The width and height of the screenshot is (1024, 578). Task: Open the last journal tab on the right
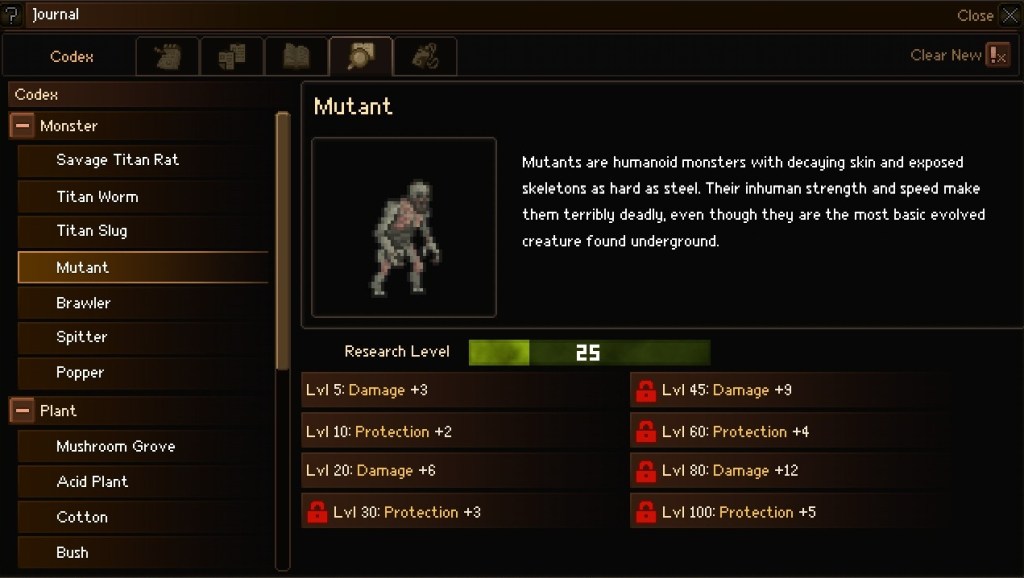pos(424,57)
